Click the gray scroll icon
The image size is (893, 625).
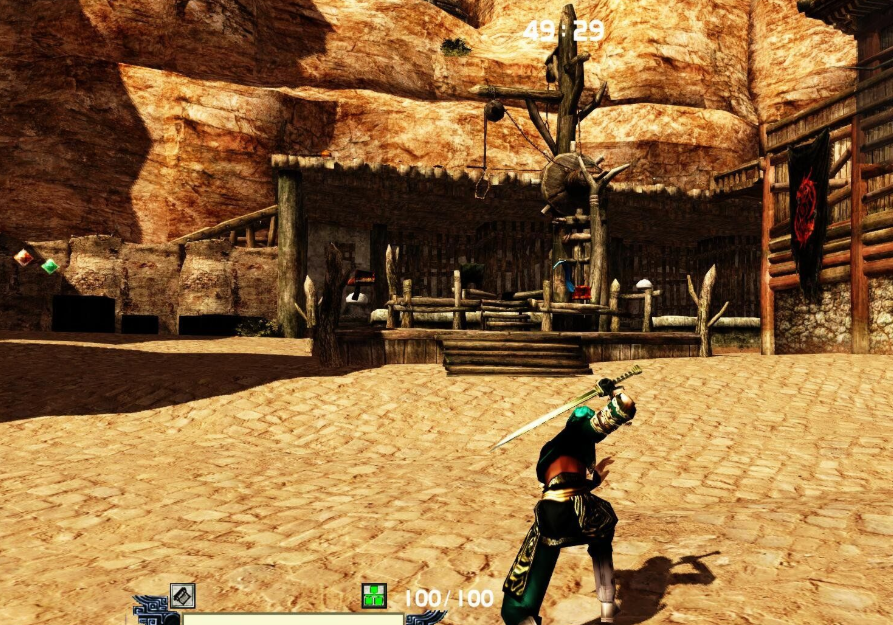pos(182,596)
